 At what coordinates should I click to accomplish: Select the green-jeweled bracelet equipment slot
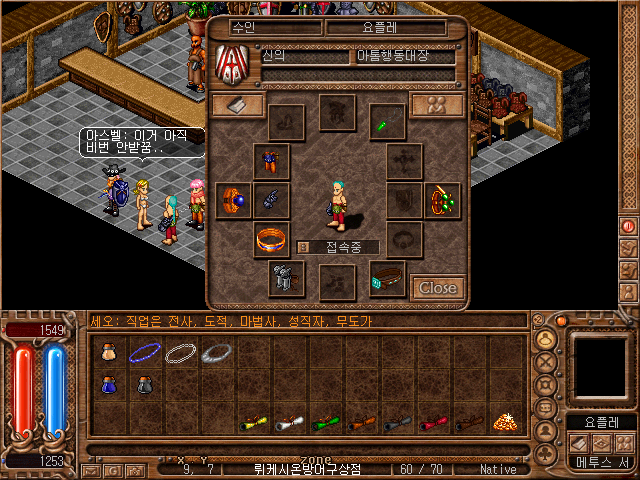pyautogui.click(x=442, y=200)
